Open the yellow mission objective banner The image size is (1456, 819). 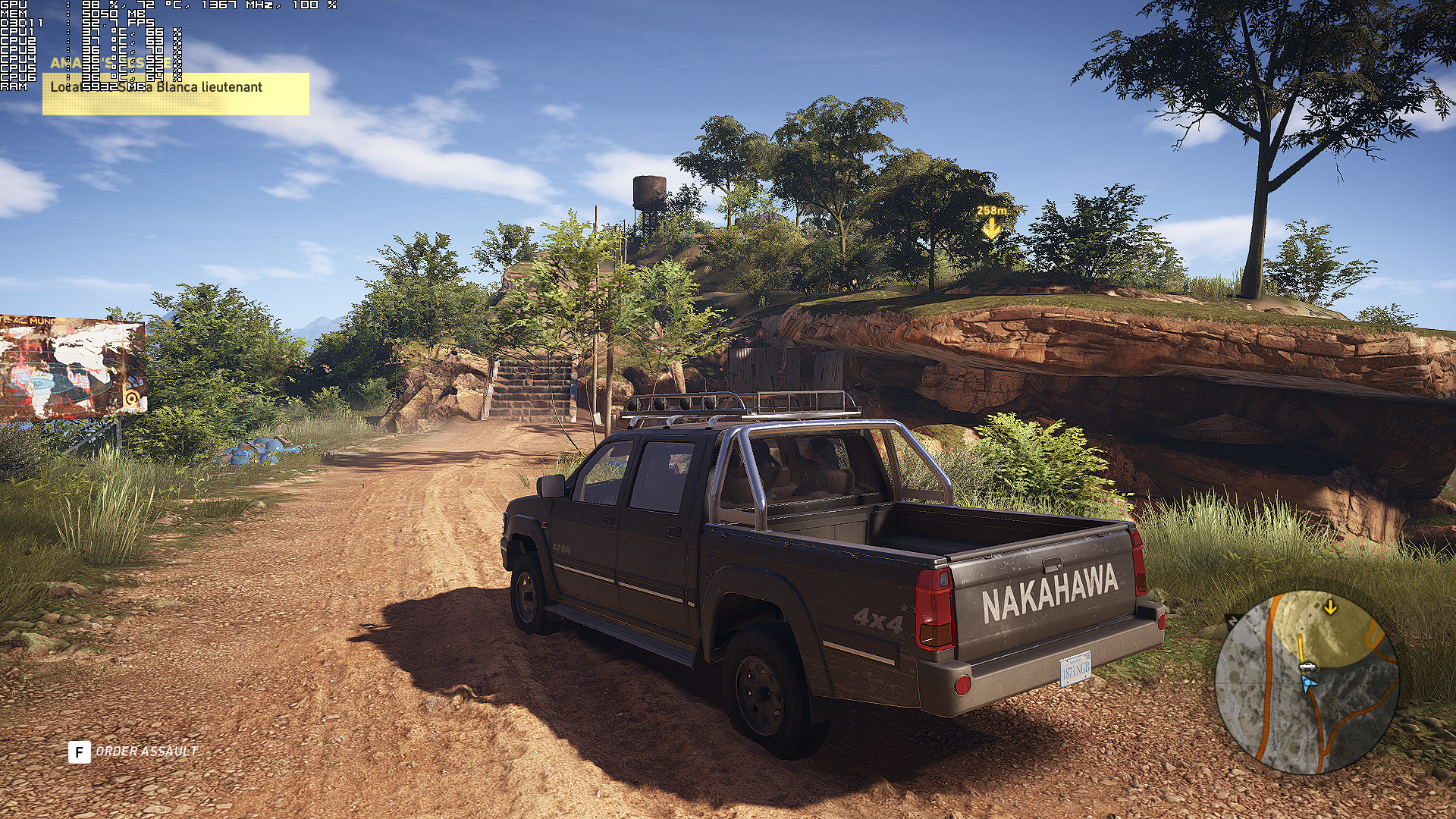pyautogui.click(x=176, y=93)
